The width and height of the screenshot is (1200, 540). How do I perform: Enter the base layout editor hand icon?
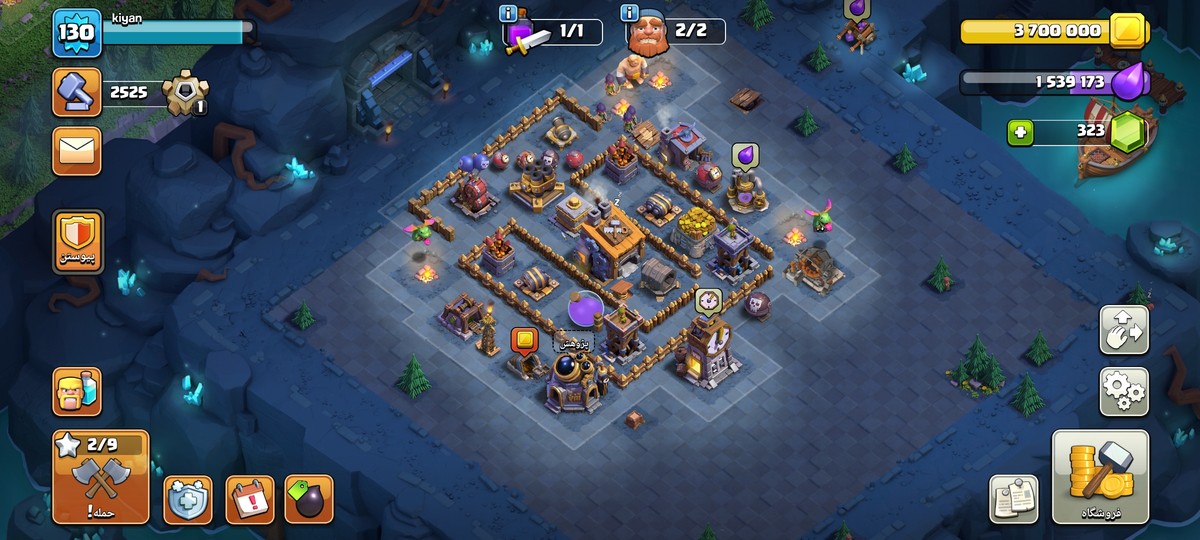click(x=1124, y=330)
